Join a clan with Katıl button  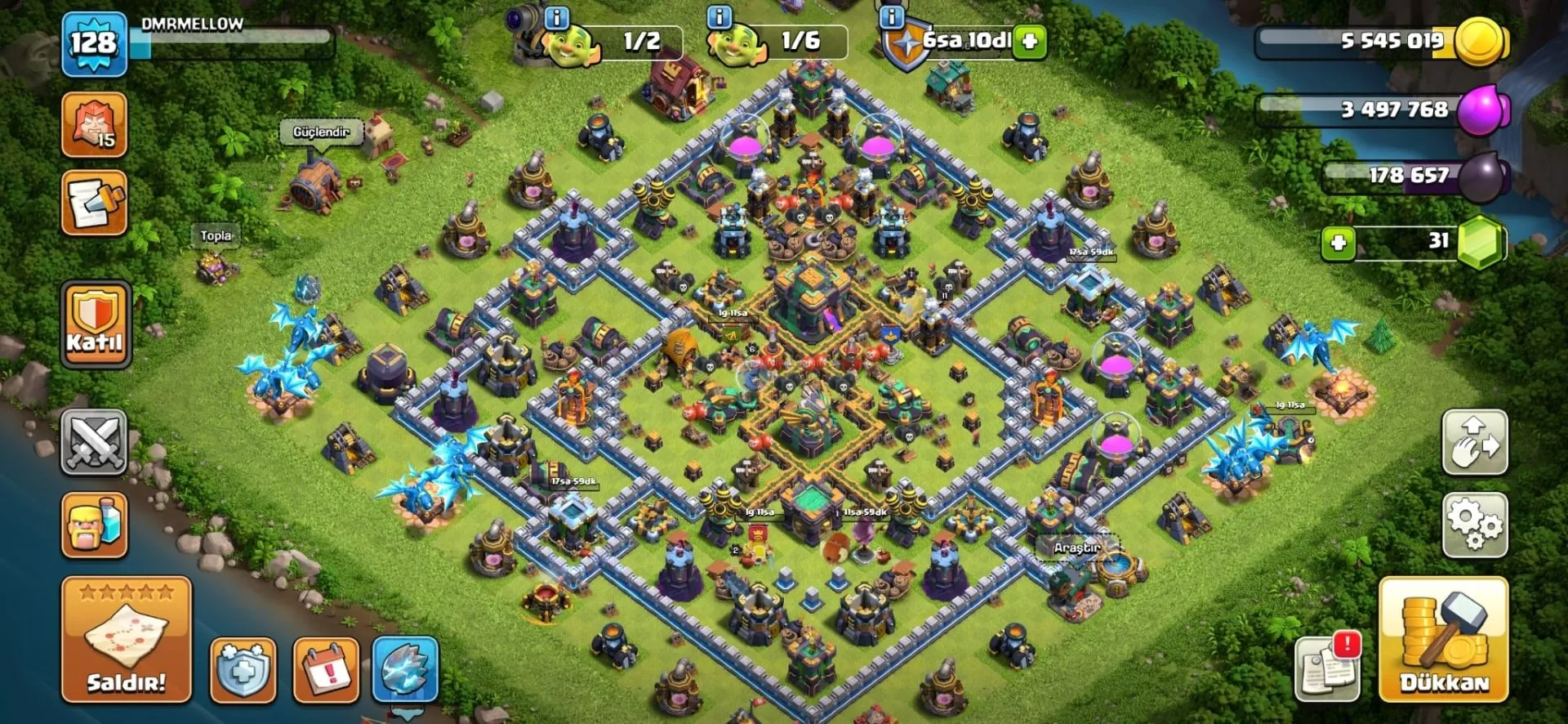(x=96, y=324)
